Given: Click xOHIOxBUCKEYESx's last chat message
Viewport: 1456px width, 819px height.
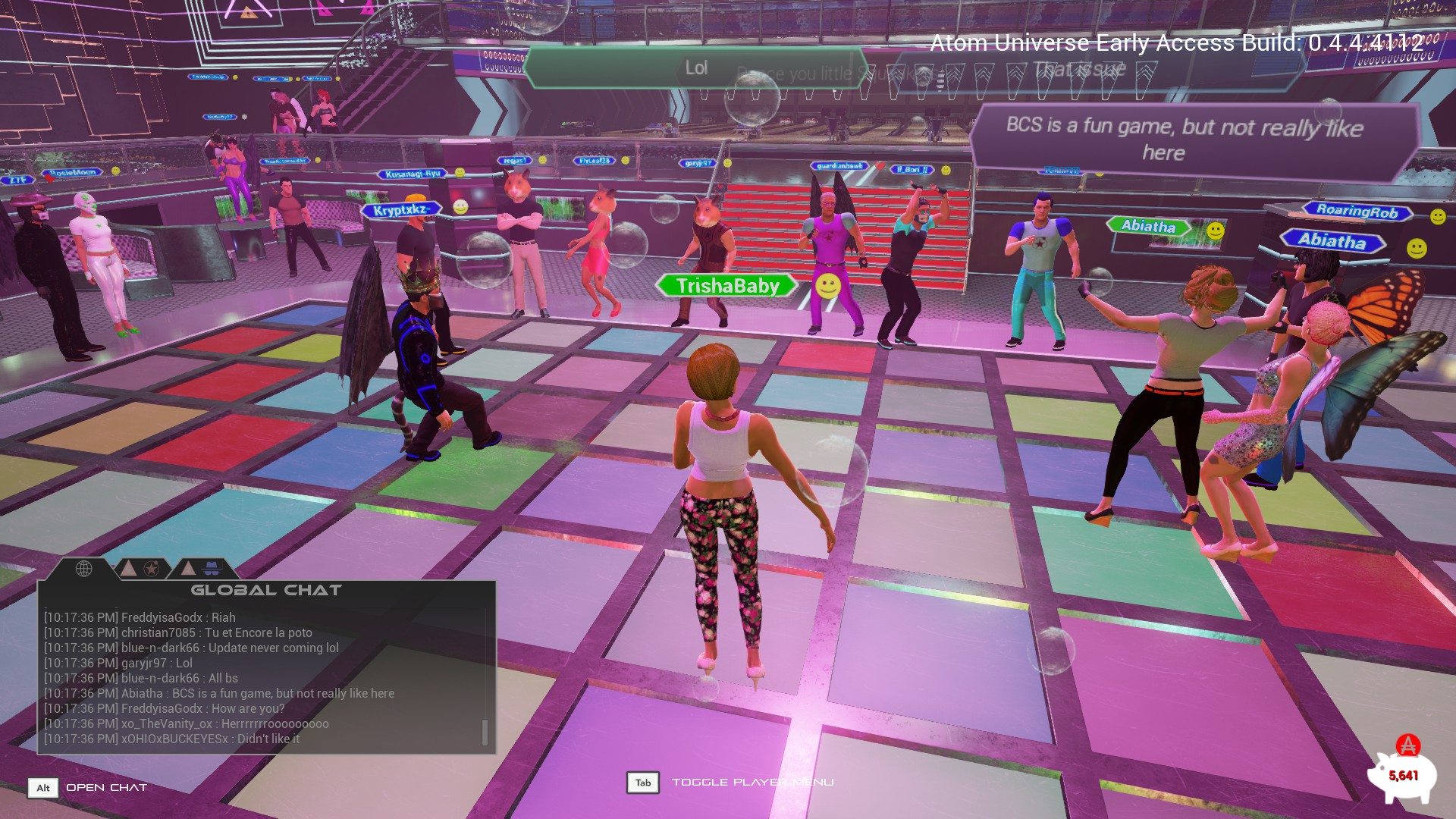Looking at the screenshot, I should (171, 739).
